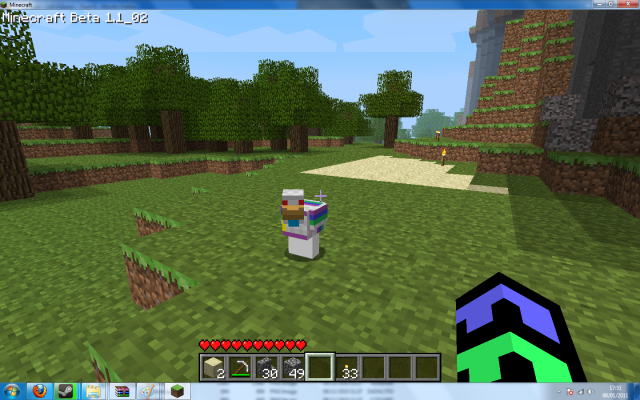This screenshot has width=640, height=400.
Task: Select the torch stack of 33
Action: coord(346,366)
